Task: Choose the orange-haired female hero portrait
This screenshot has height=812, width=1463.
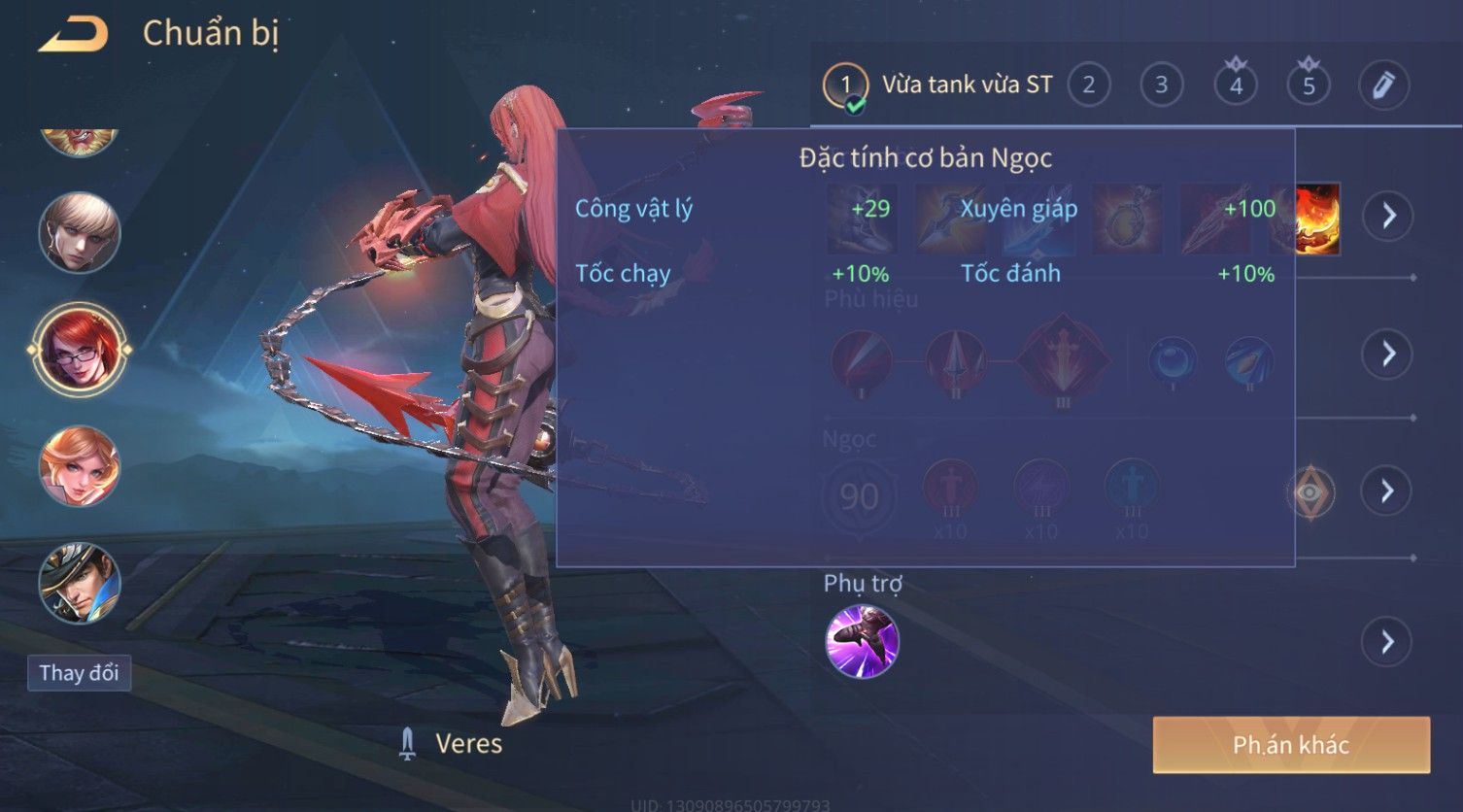Action: click(80, 467)
